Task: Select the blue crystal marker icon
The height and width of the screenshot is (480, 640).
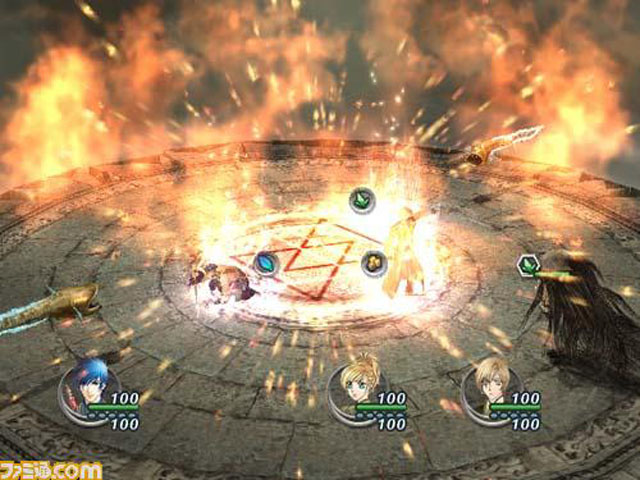Action: (x=265, y=262)
